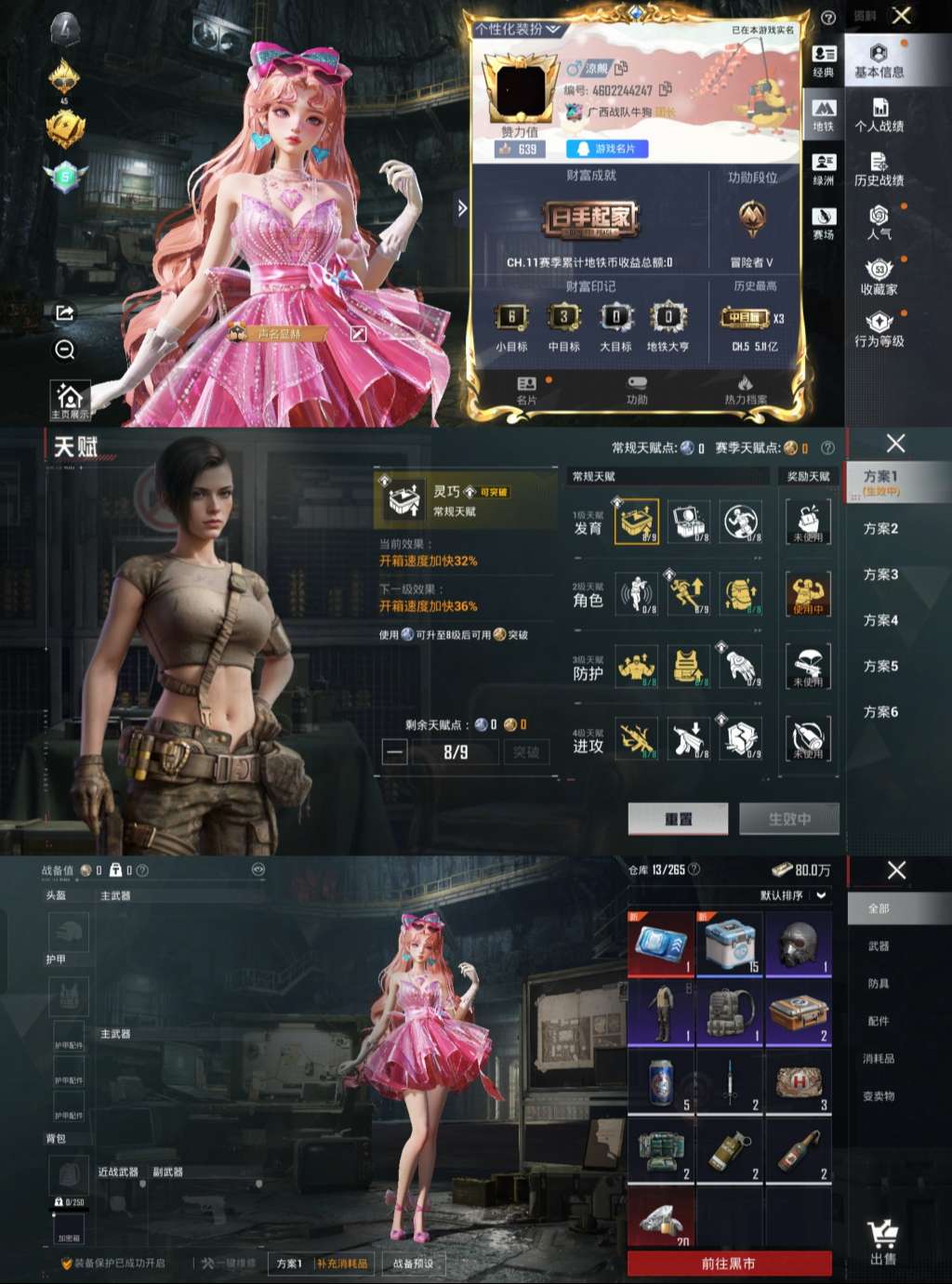Select the 地铁 mode tab
This screenshot has height=1284, width=952.
pyautogui.click(x=824, y=115)
